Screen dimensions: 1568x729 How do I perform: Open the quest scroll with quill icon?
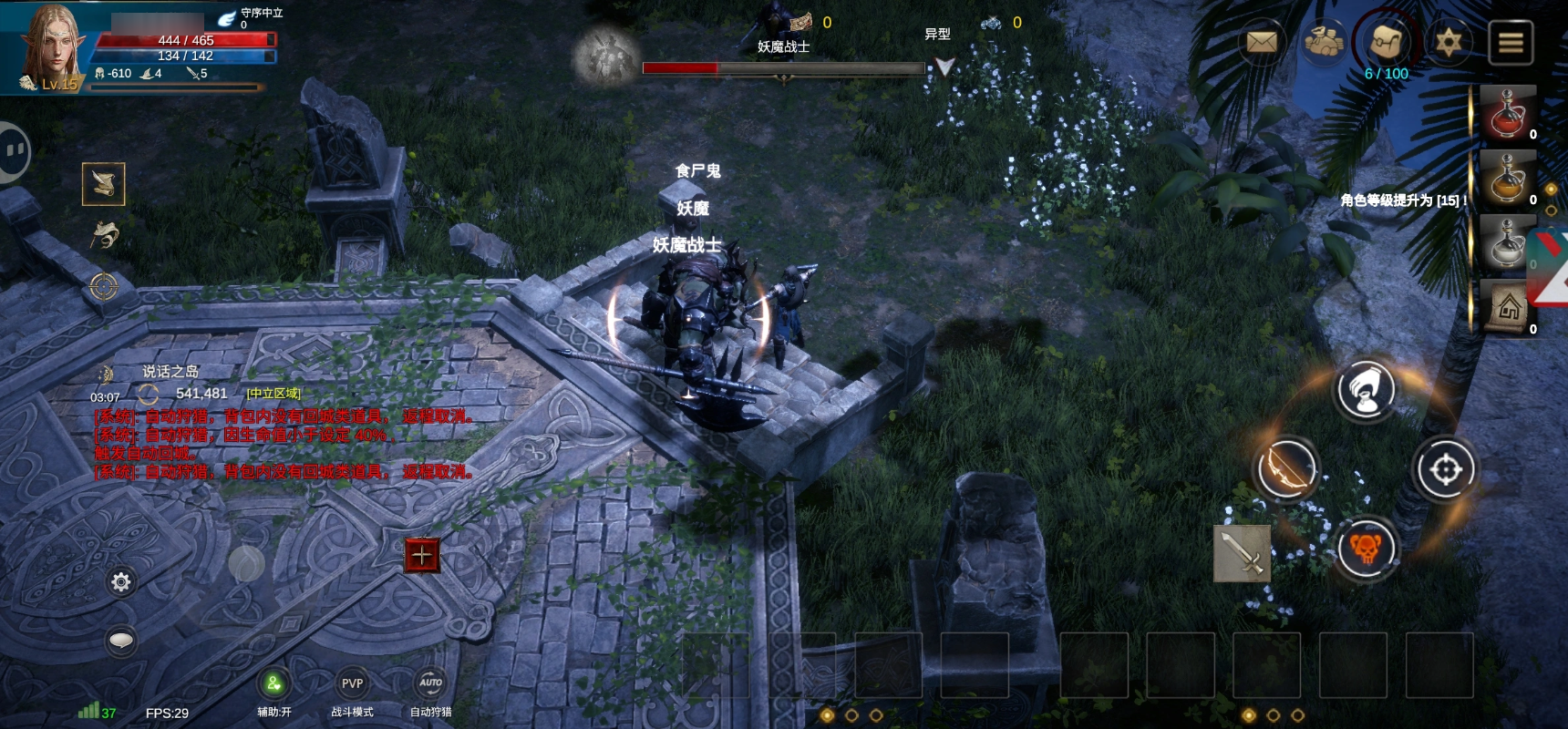click(103, 184)
